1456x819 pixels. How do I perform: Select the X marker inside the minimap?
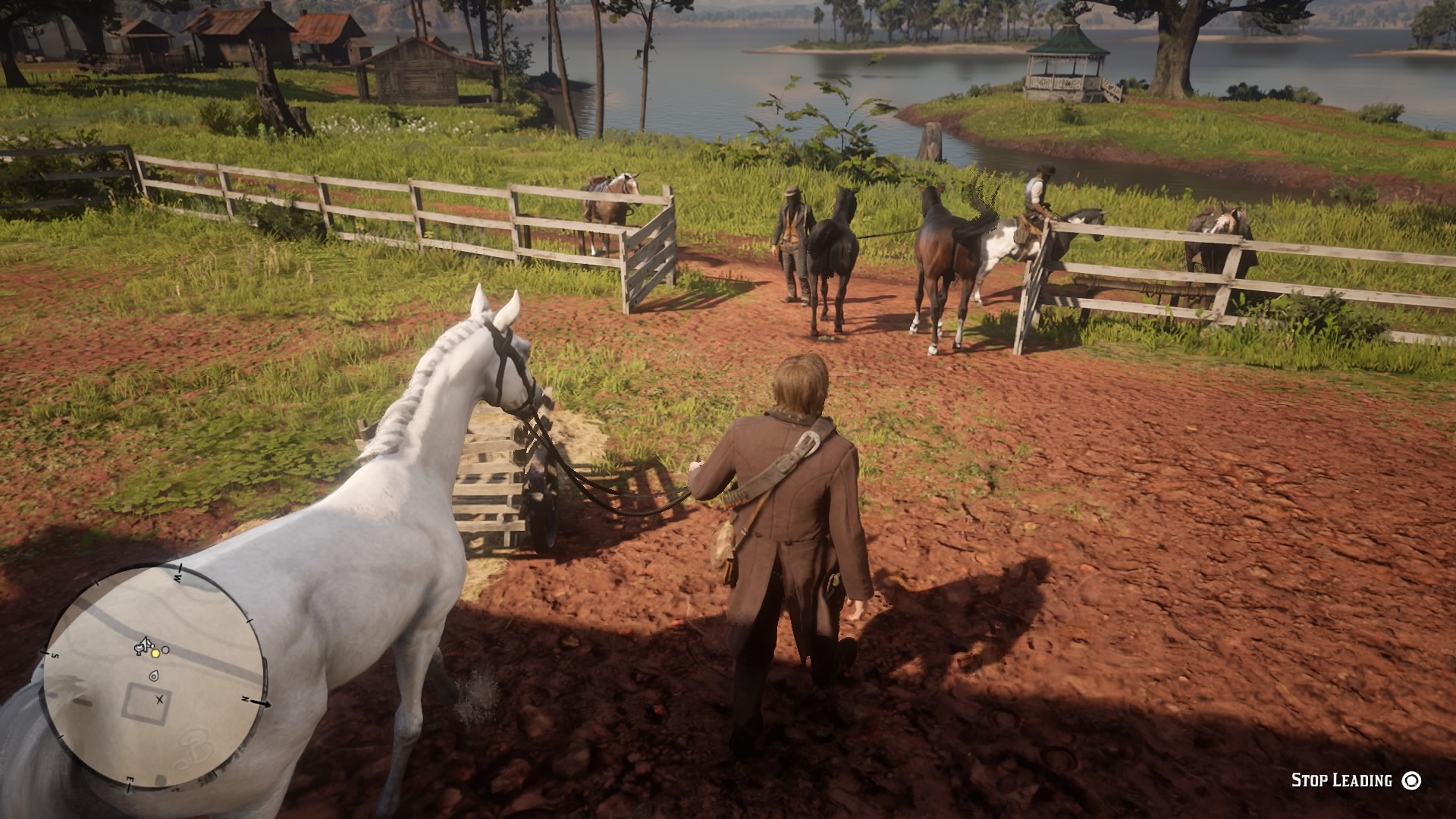click(x=160, y=700)
